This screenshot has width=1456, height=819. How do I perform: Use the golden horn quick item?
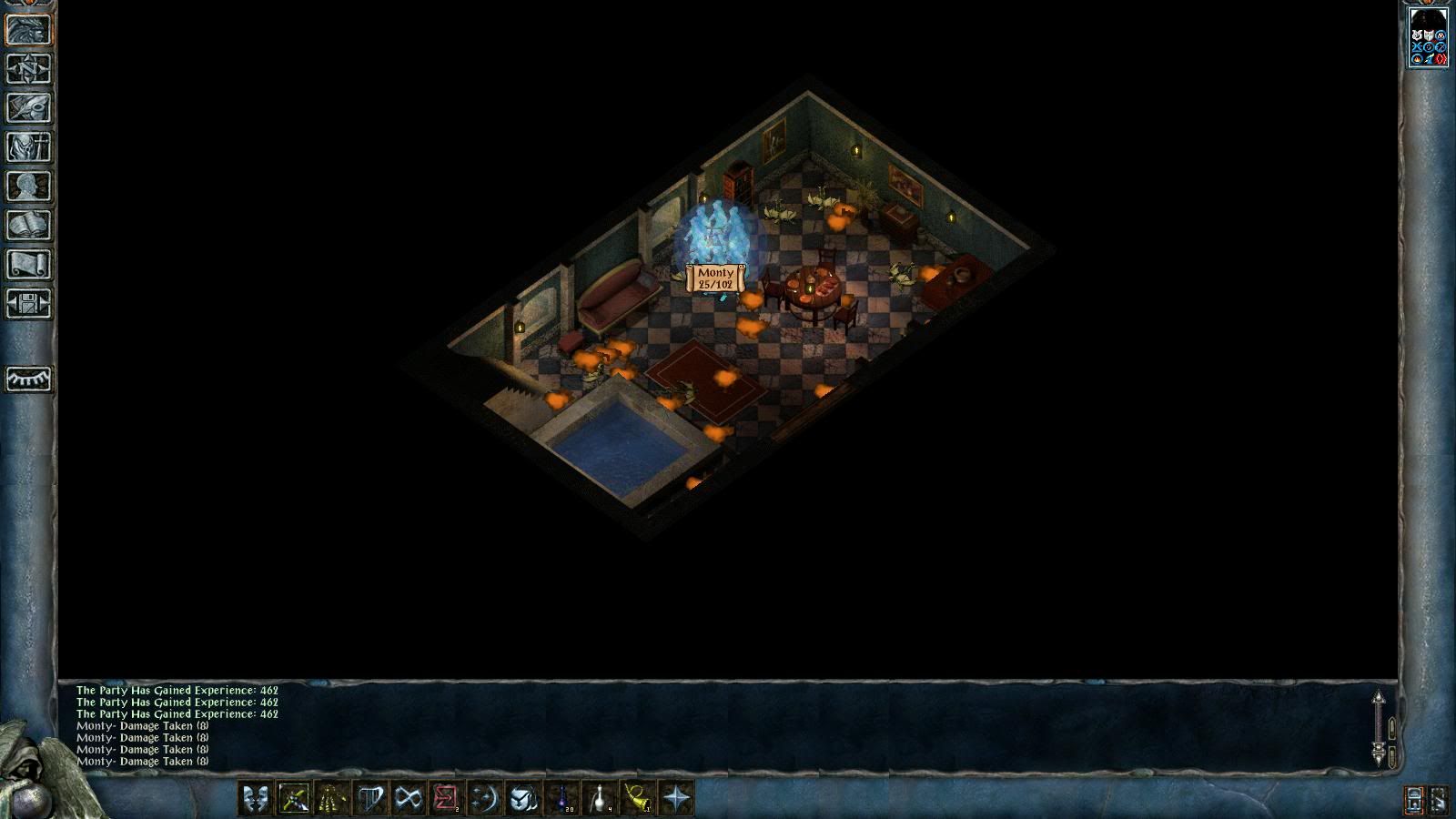[638, 798]
